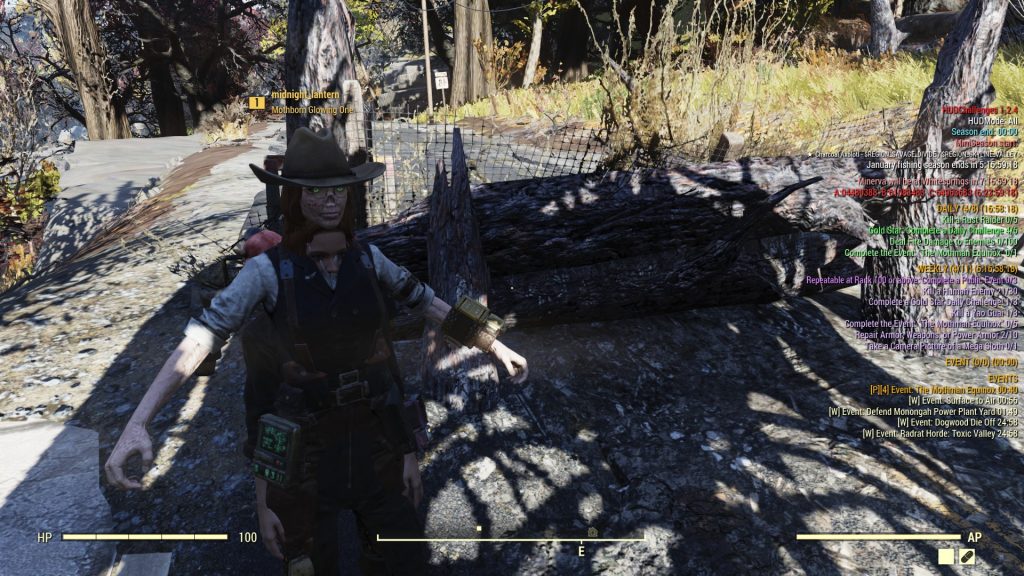Select the midnight_lantern player nameplate

[307, 95]
